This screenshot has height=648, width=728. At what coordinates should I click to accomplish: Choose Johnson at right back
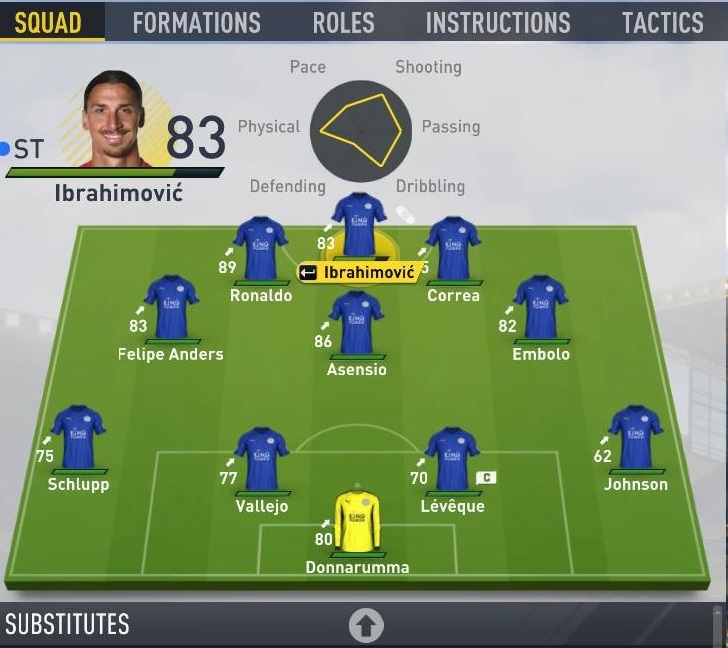coord(636,437)
